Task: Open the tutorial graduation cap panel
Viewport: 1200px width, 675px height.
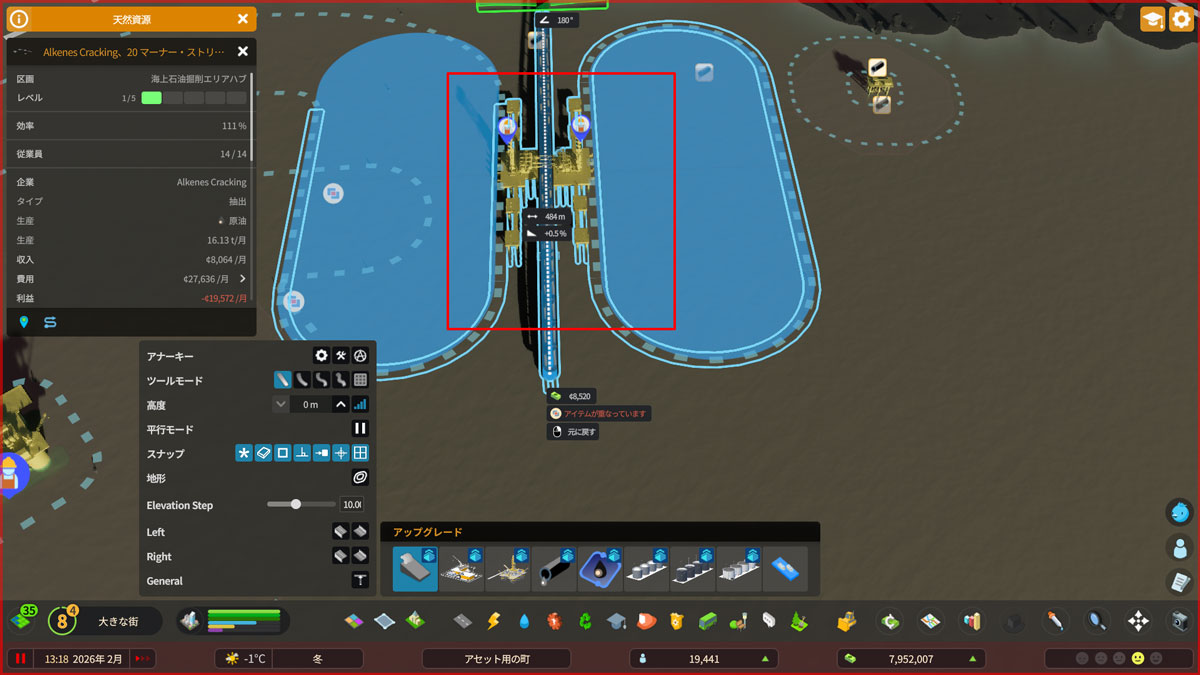Action: (1152, 19)
